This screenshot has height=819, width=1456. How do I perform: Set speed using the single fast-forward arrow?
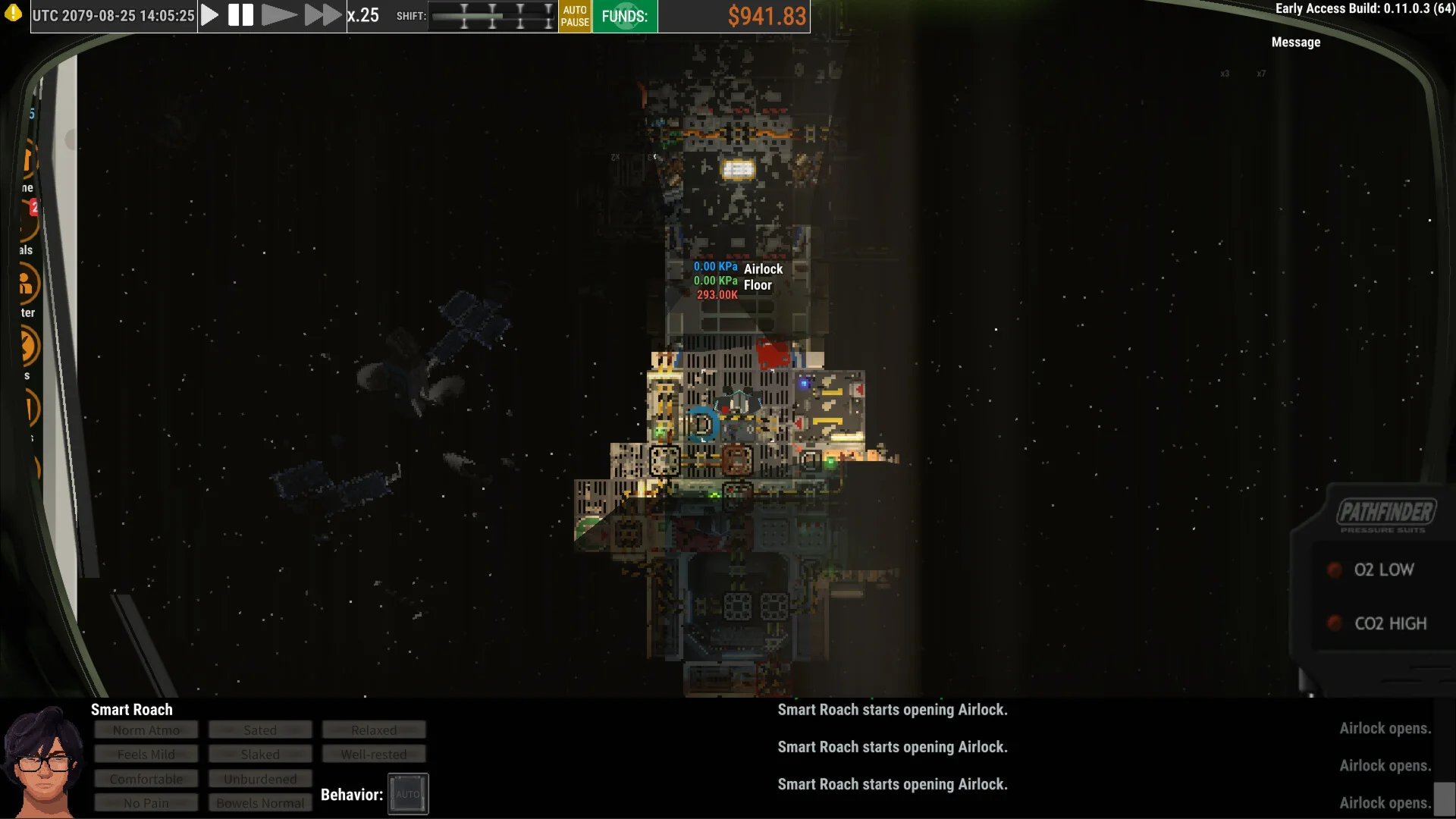pyautogui.click(x=278, y=15)
